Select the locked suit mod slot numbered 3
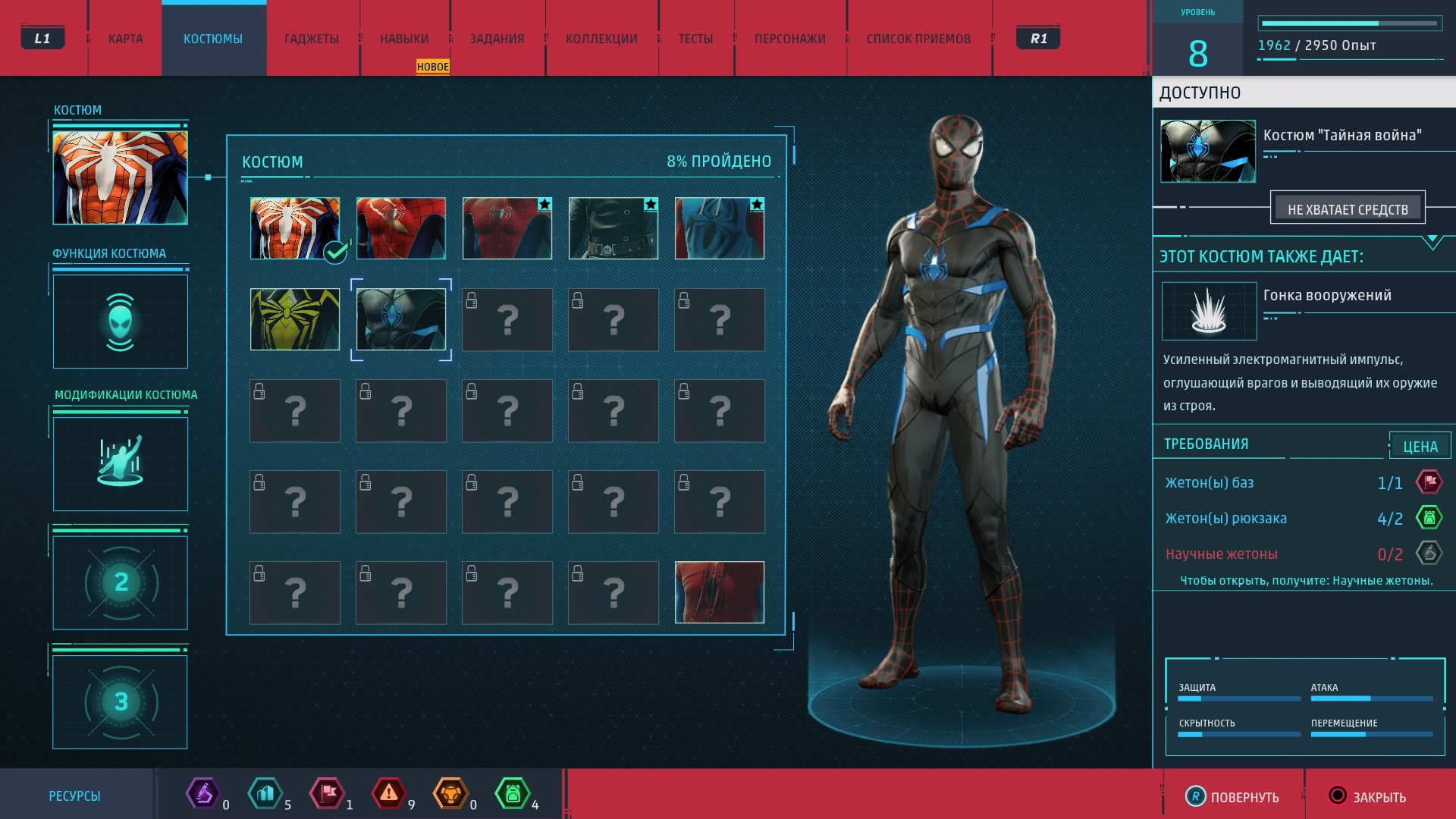This screenshot has width=1456, height=819. [x=121, y=701]
